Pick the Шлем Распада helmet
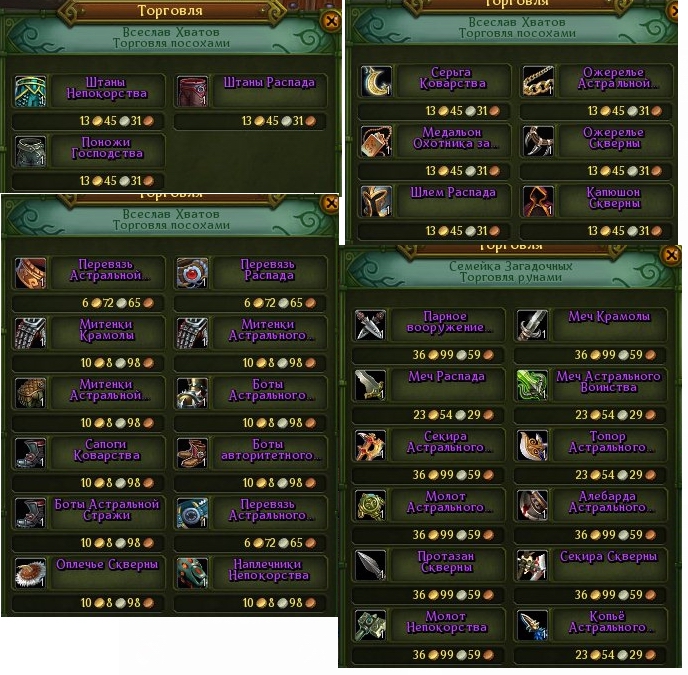688x675 pixels. click(x=436, y=200)
